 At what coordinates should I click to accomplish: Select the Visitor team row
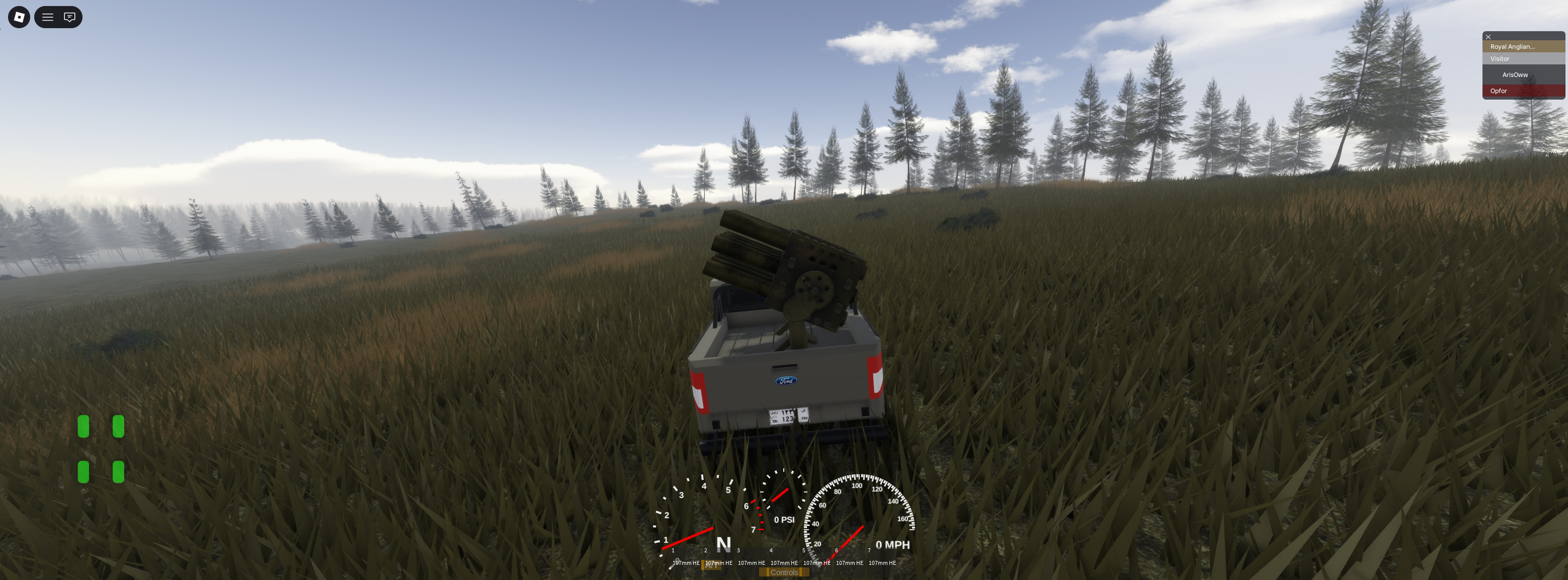point(1523,58)
